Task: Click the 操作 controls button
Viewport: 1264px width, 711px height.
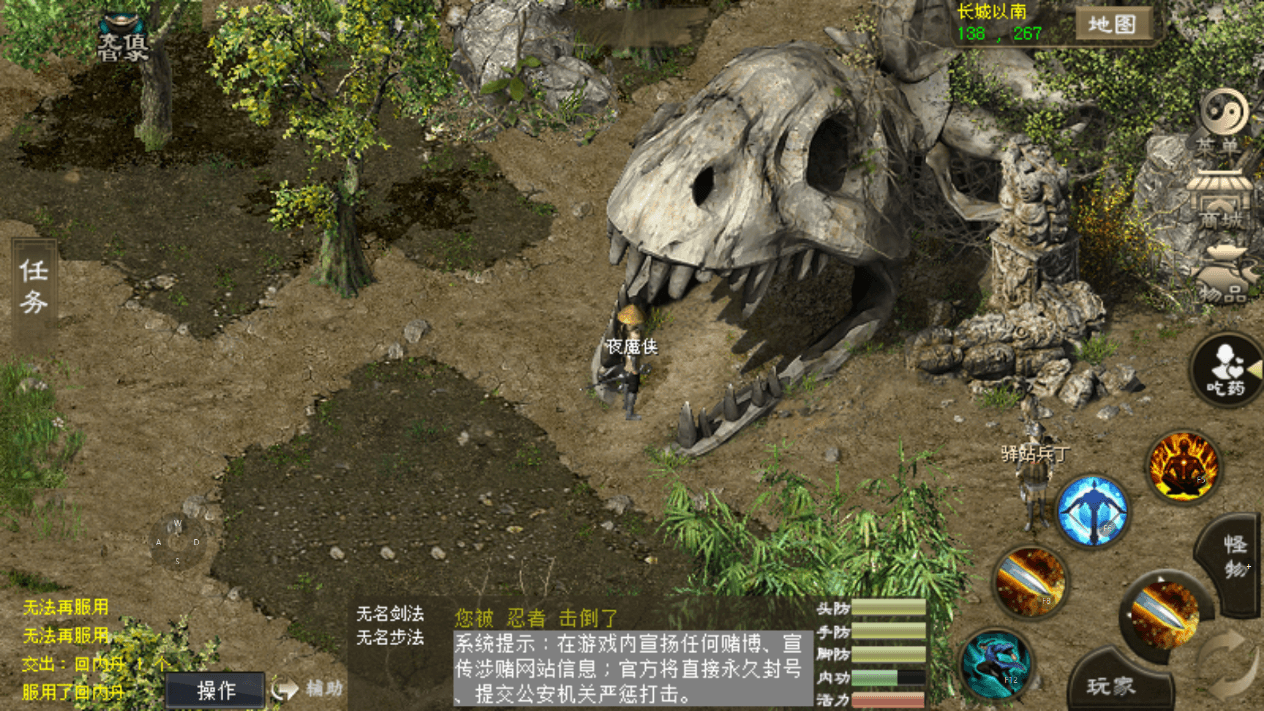Action: tap(216, 690)
